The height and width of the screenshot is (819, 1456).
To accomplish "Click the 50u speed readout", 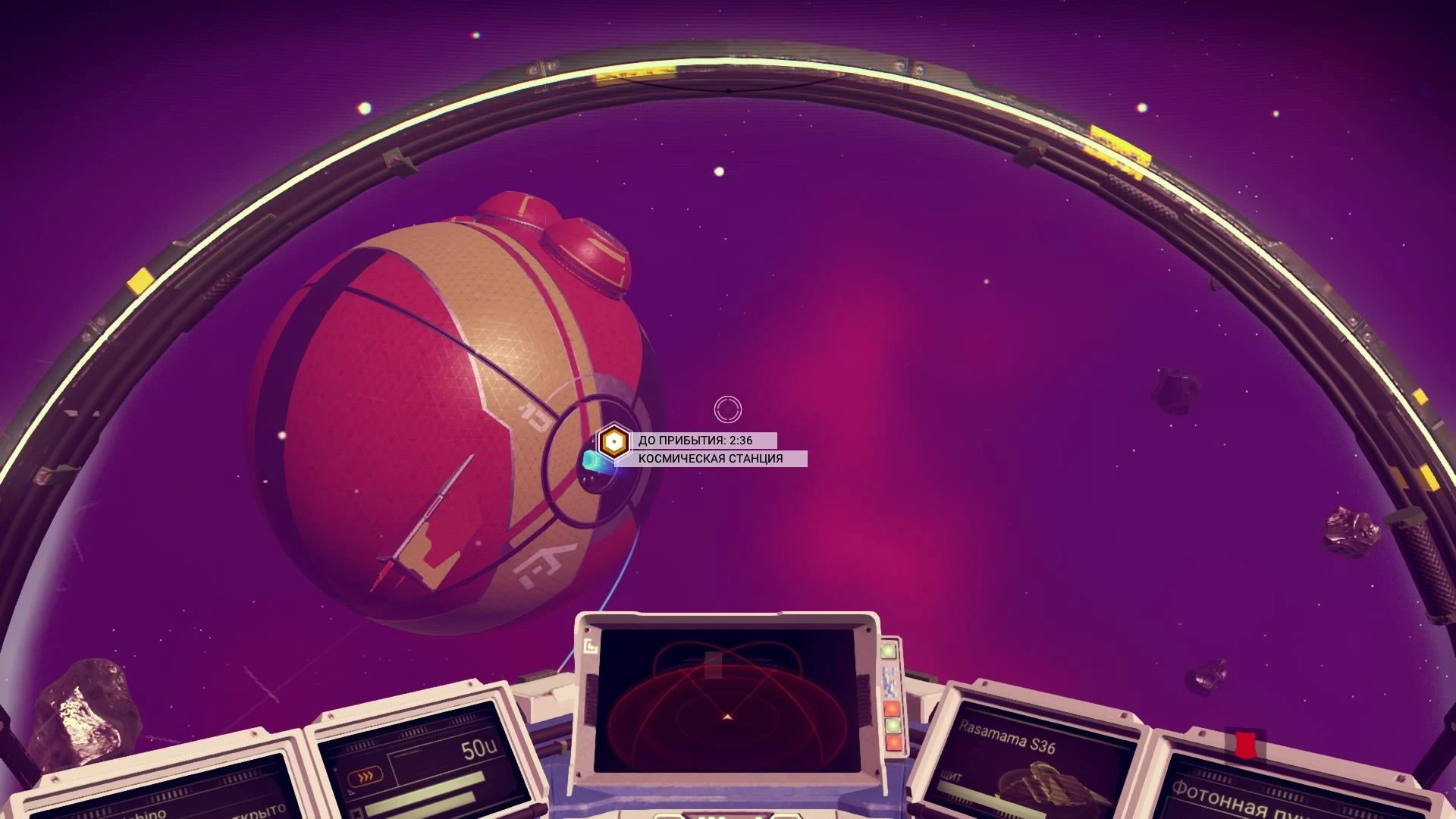I will [x=481, y=747].
